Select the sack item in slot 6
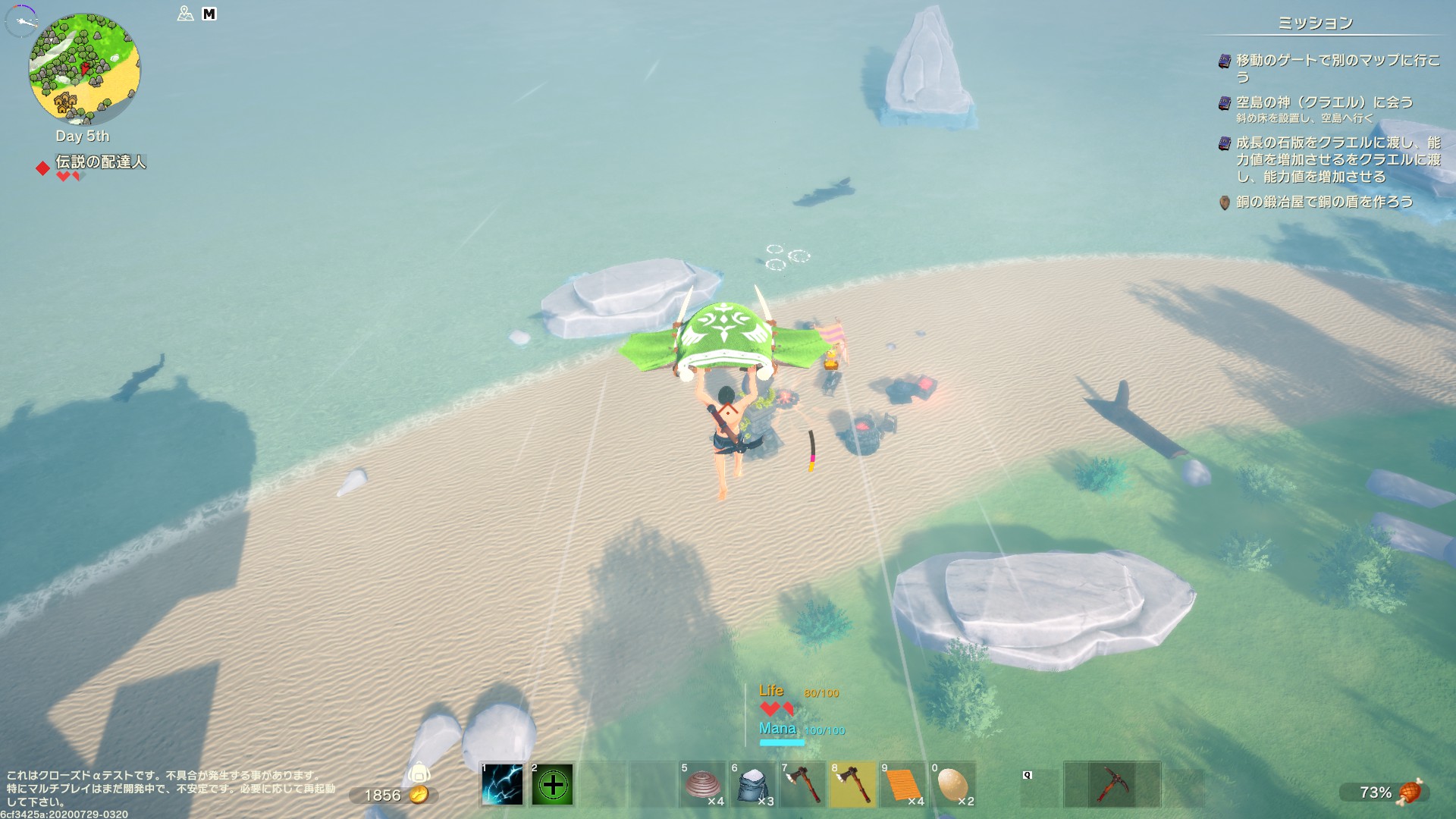 pyautogui.click(x=753, y=784)
